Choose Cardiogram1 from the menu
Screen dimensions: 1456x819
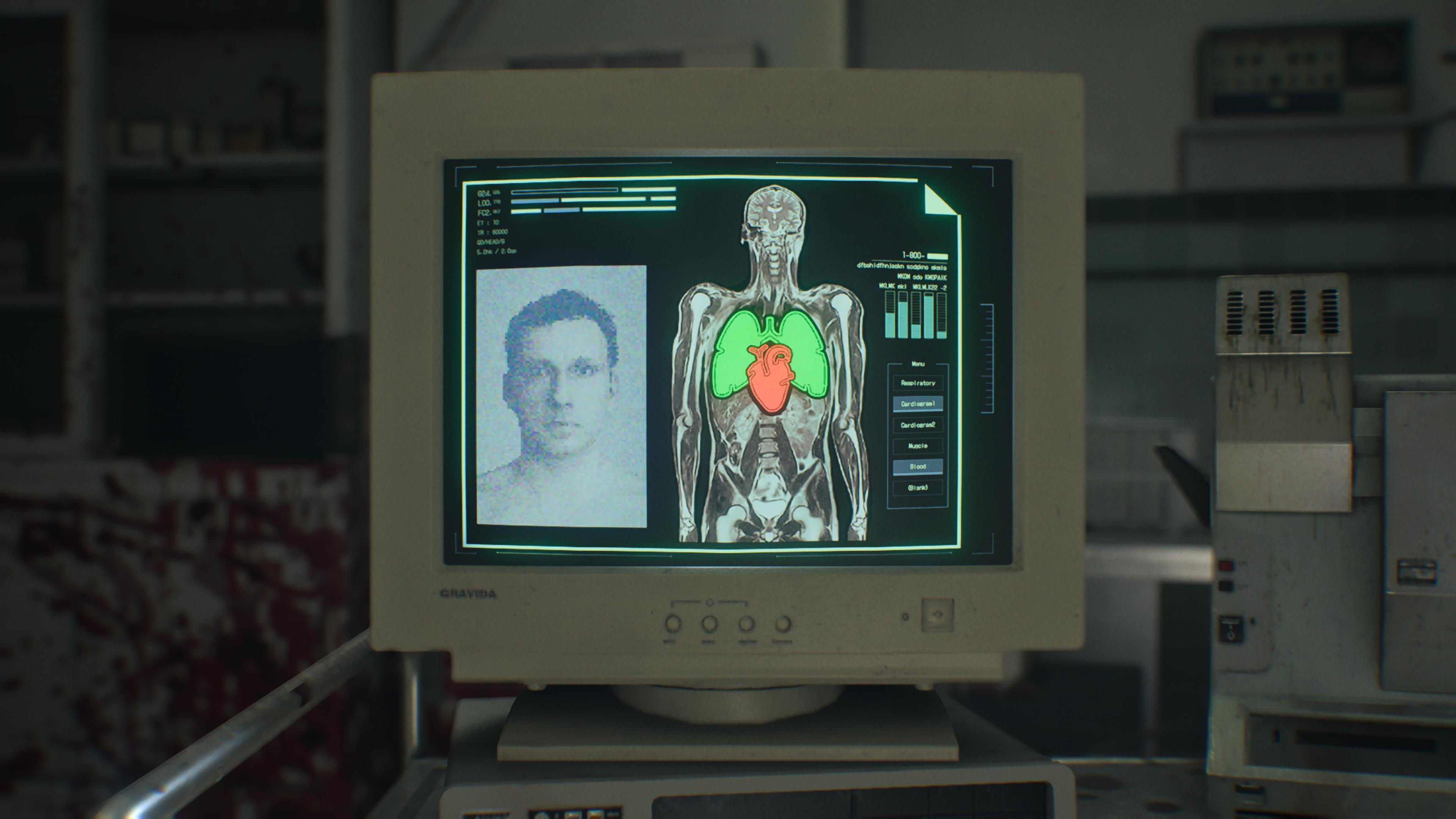917,404
